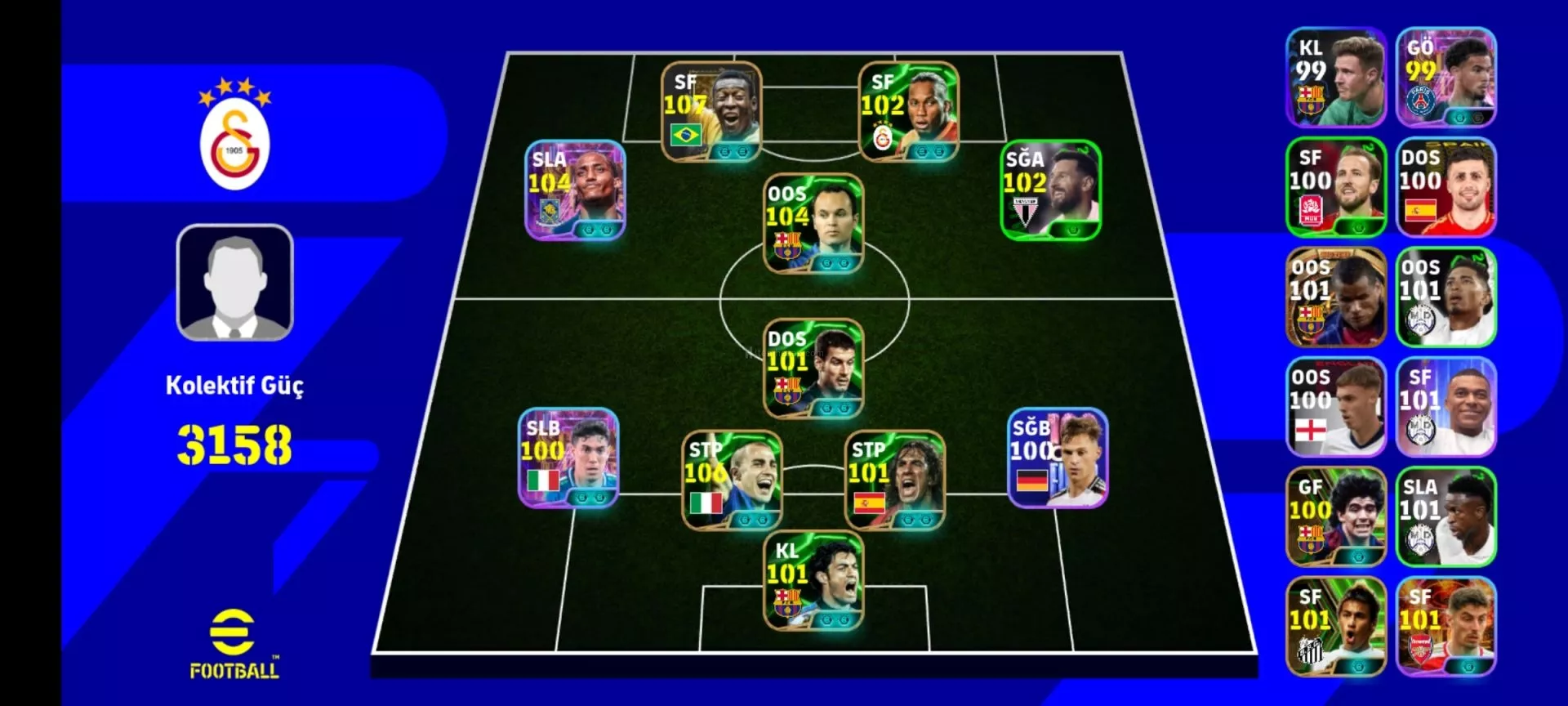Open the manager silhouette portrait
1568x706 pixels.
(235, 283)
